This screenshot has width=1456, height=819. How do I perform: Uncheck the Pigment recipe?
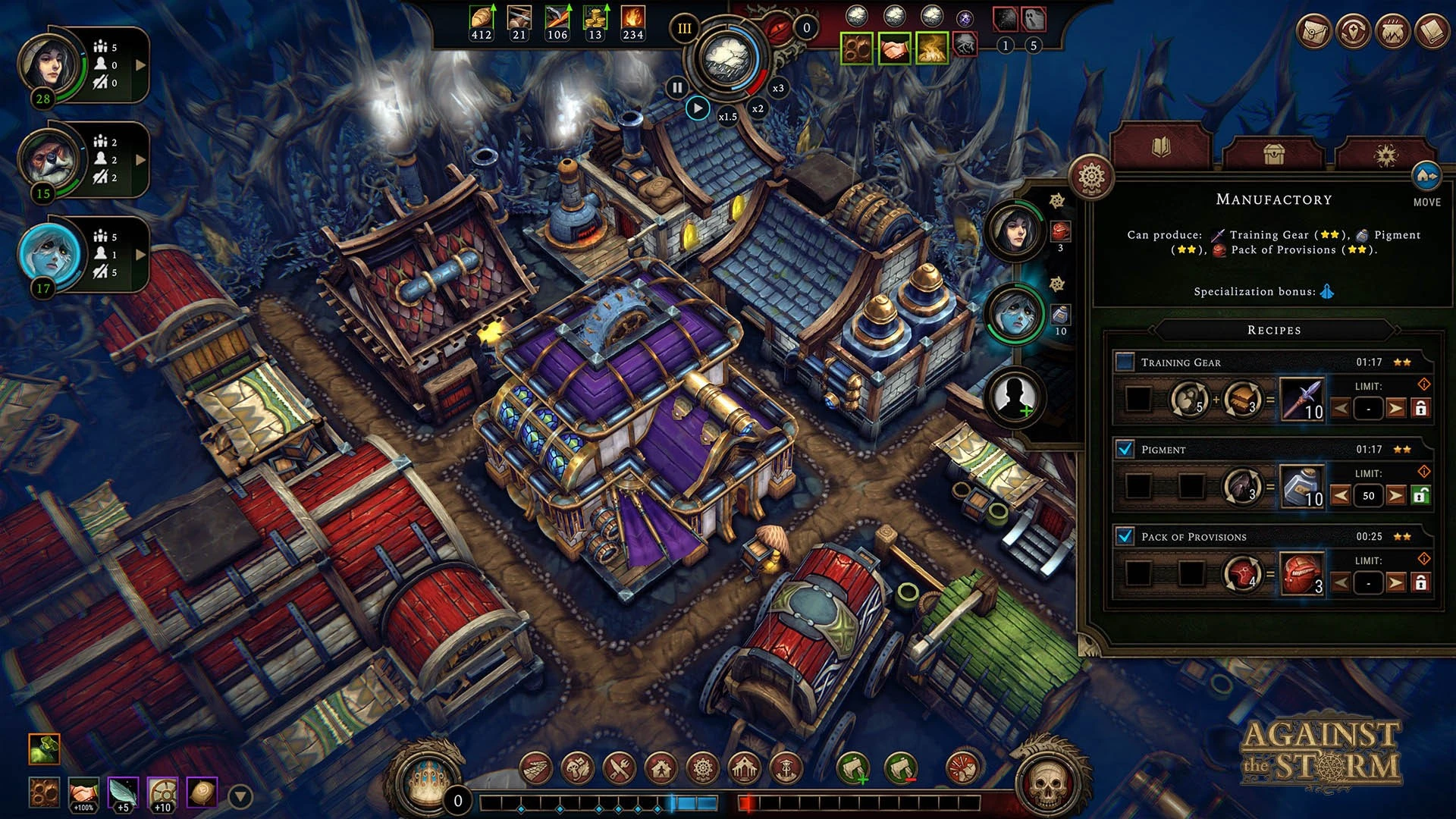coord(1125,450)
